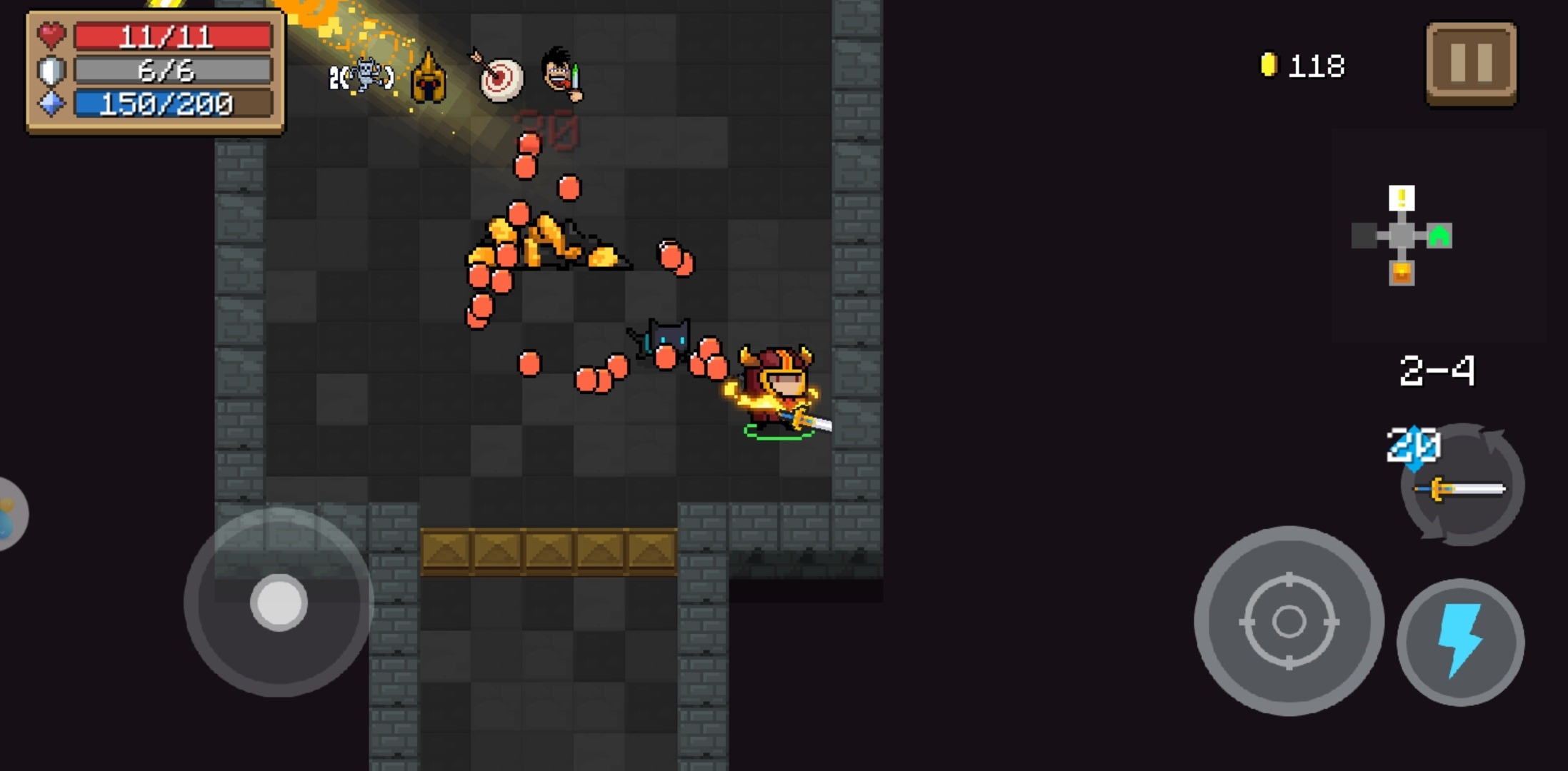Open the partly hidden bubble at left edge
Screen dimensions: 1568x771
pos(10,513)
